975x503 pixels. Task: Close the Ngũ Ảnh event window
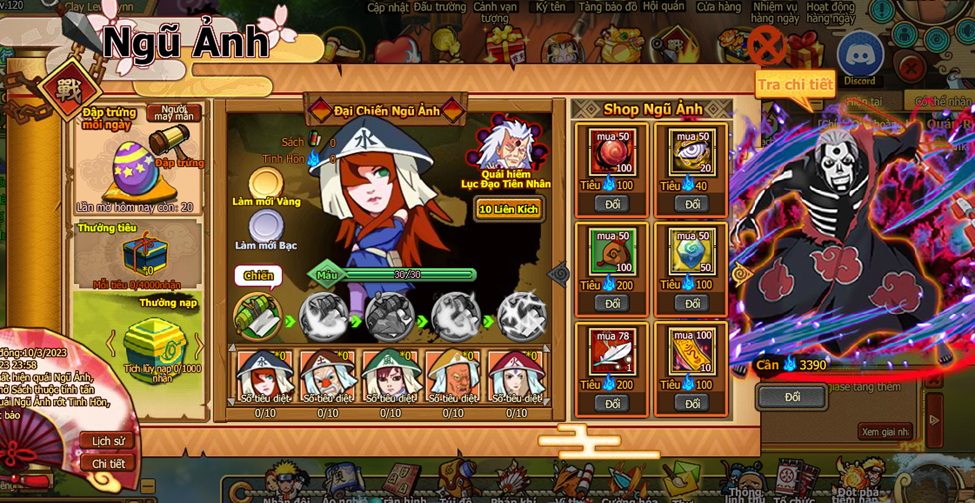[766, 46]
